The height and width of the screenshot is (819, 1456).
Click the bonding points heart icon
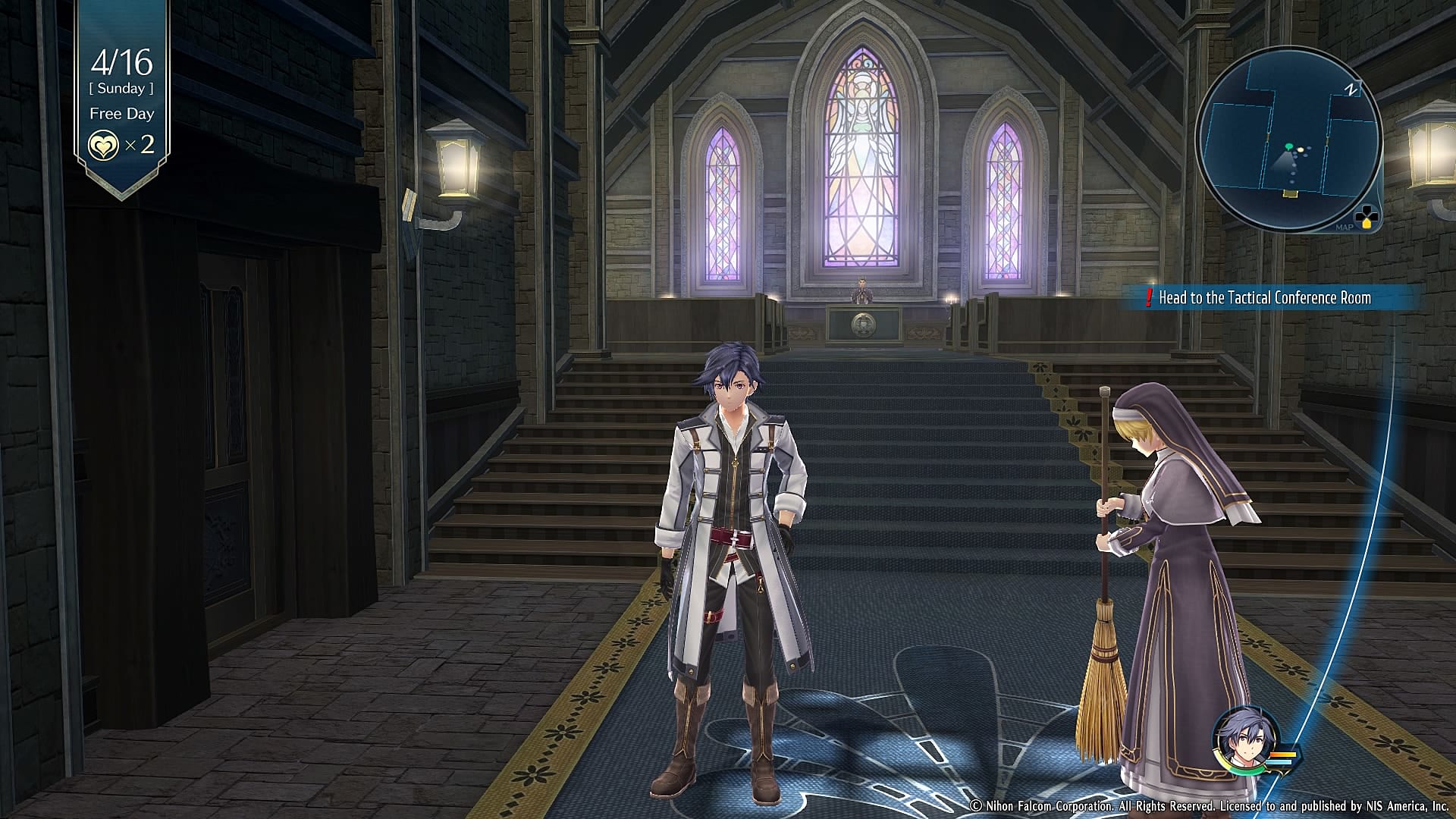103,145
